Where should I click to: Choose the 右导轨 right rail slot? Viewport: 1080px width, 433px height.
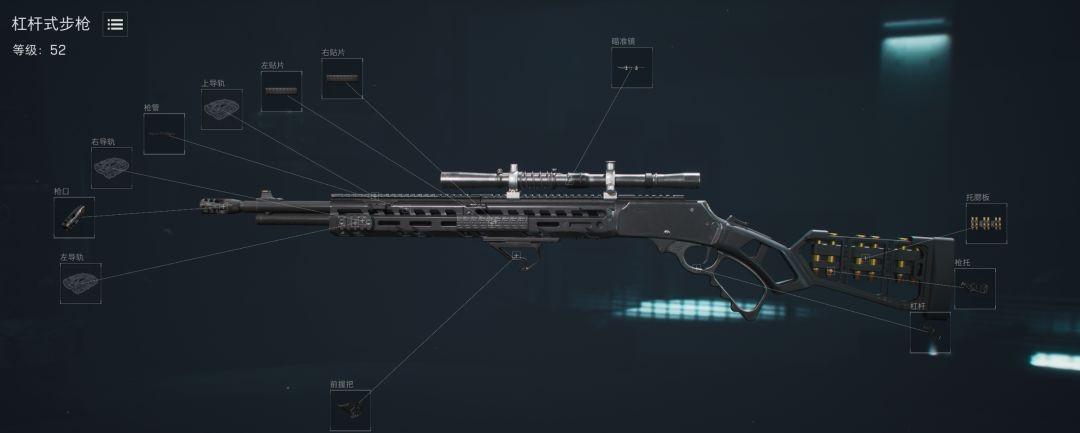coord(112,168)
